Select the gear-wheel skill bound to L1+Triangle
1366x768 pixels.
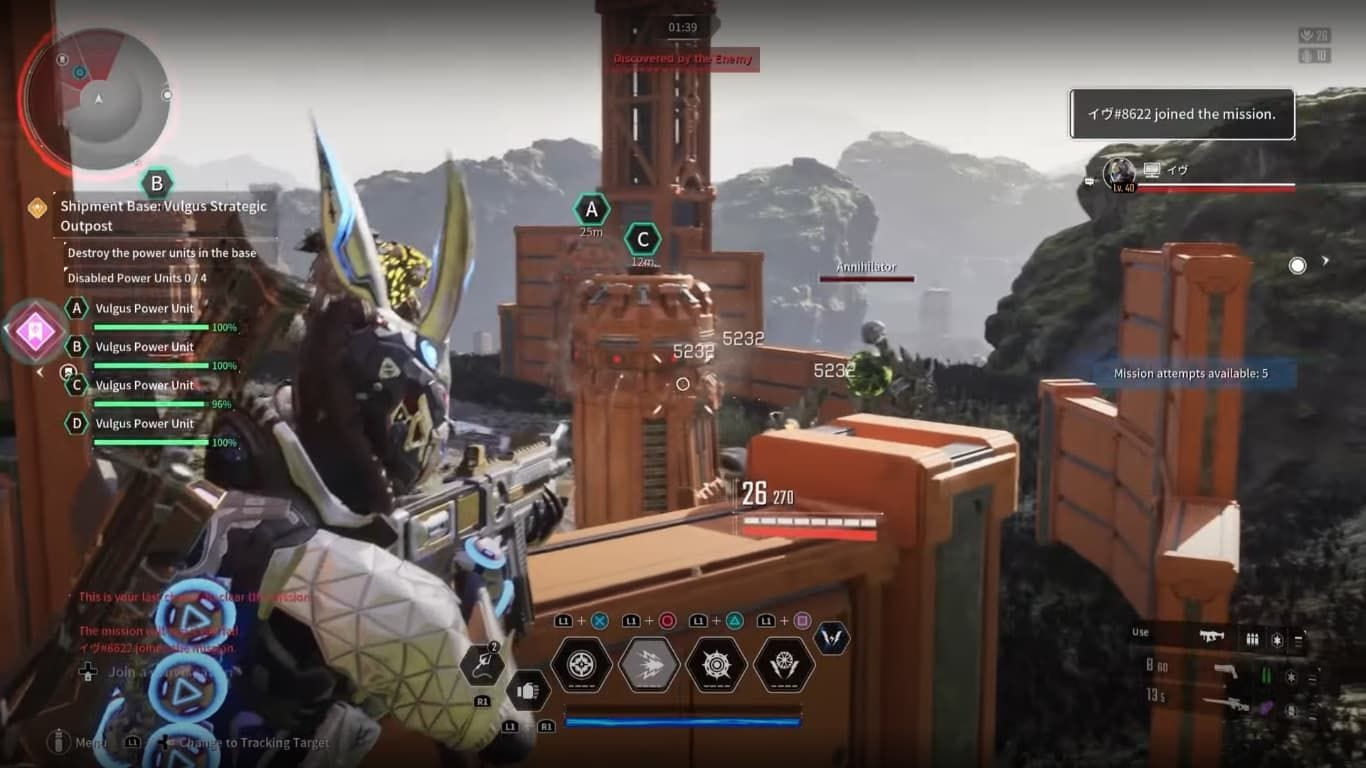click(x=716, y=666)
